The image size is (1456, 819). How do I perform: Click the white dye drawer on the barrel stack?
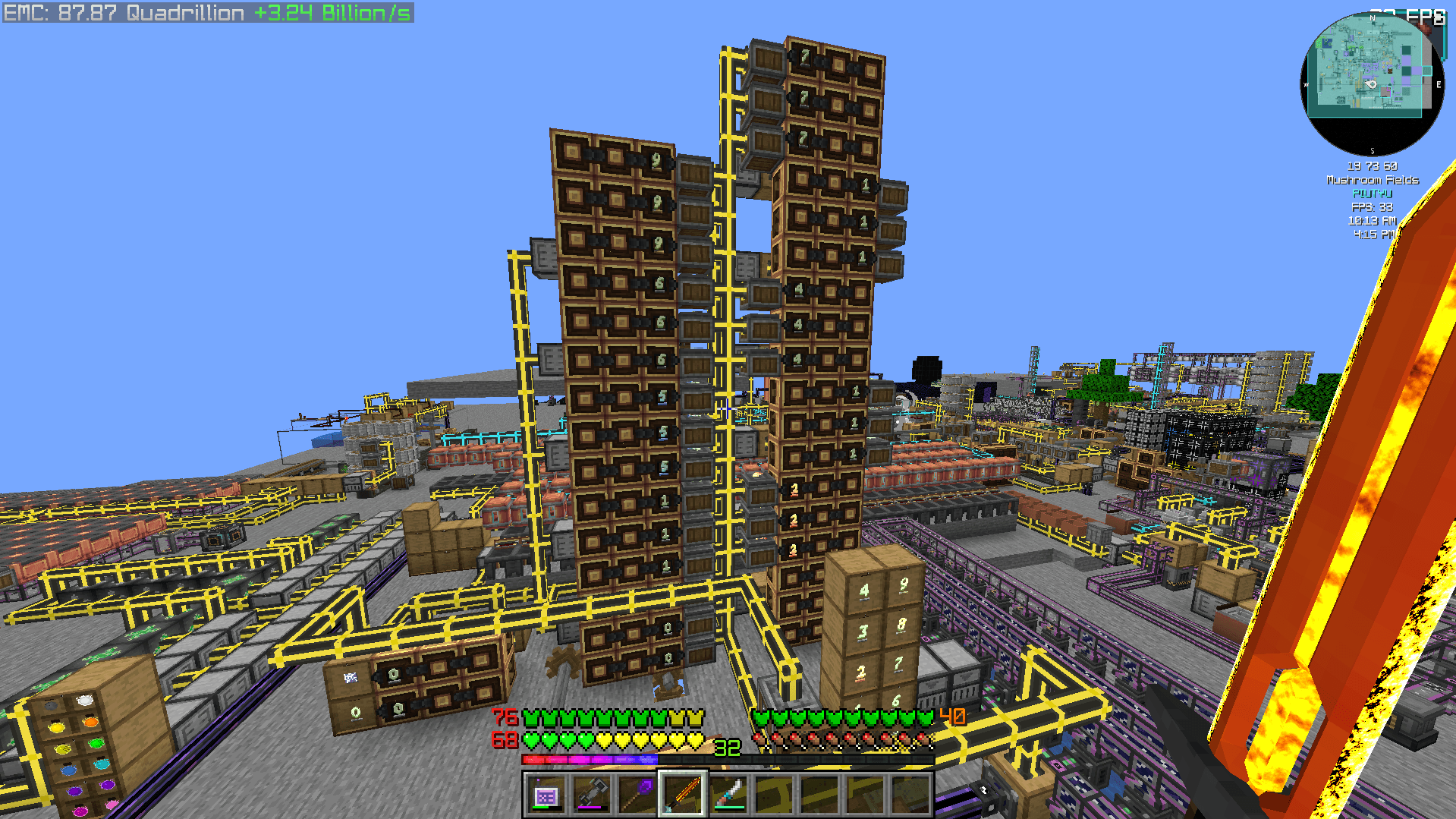tap(84, 701)
